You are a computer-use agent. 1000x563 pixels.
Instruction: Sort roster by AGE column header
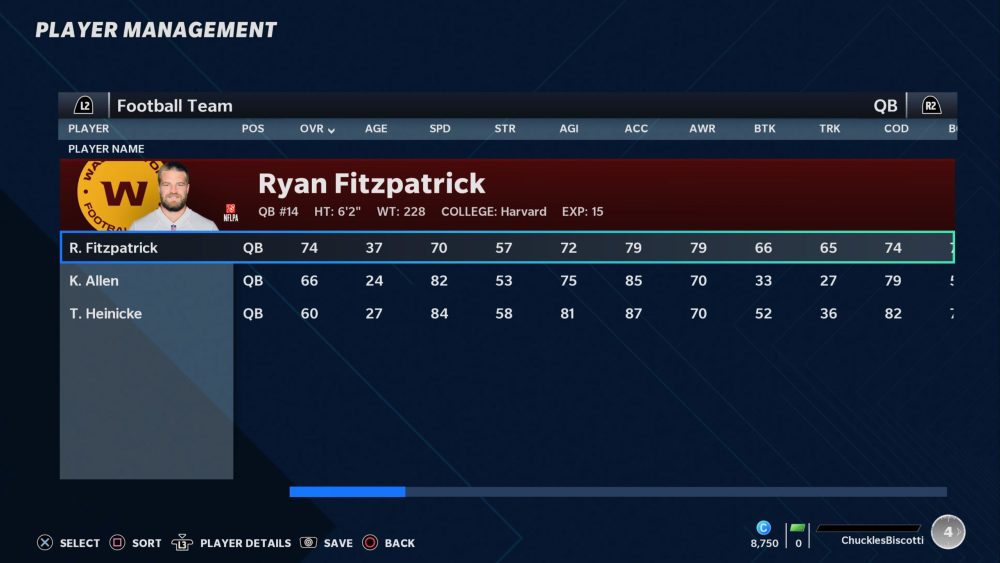point(376,129)
